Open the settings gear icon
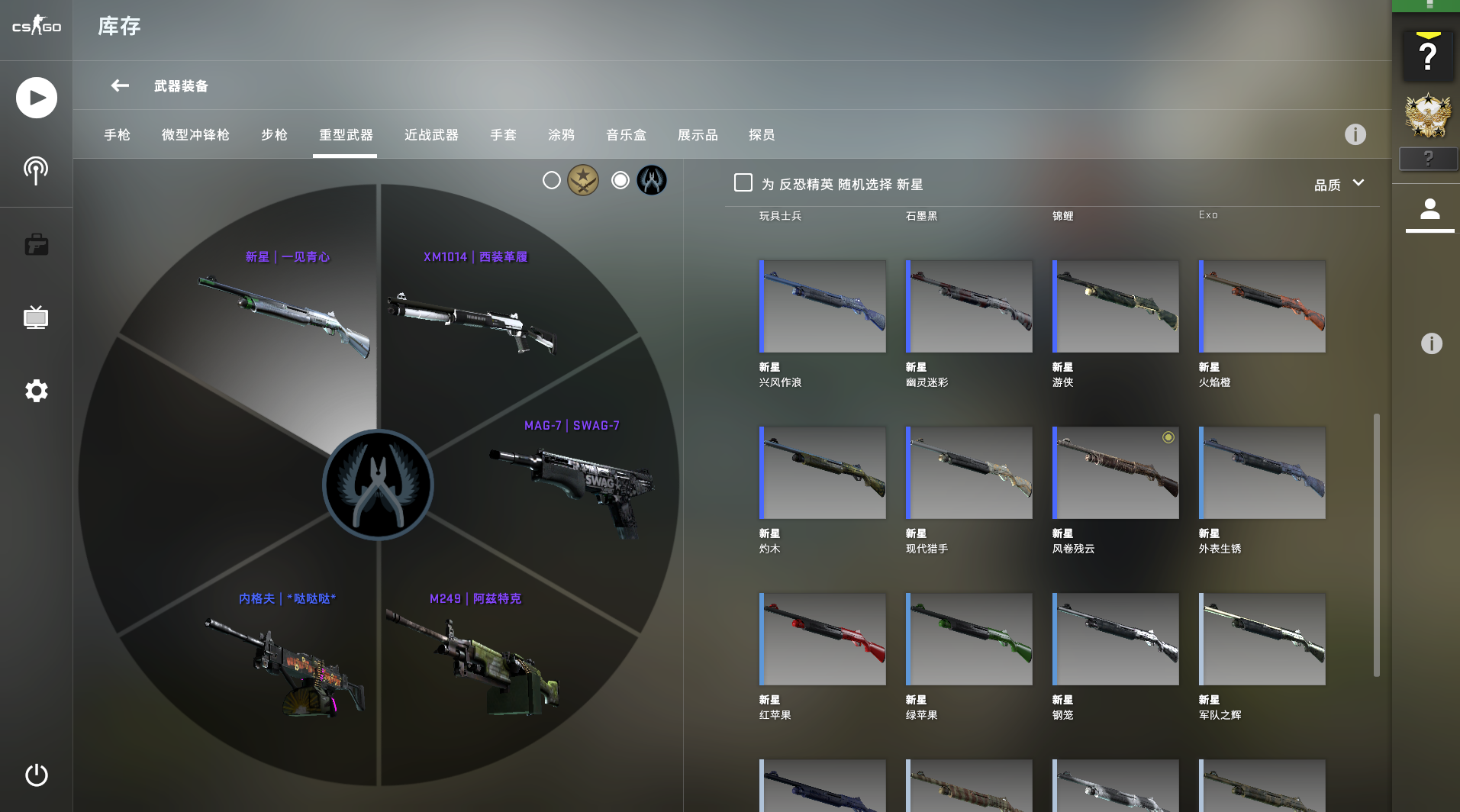The height and width of the screenshot is (812, 1460). pos(37,391)
